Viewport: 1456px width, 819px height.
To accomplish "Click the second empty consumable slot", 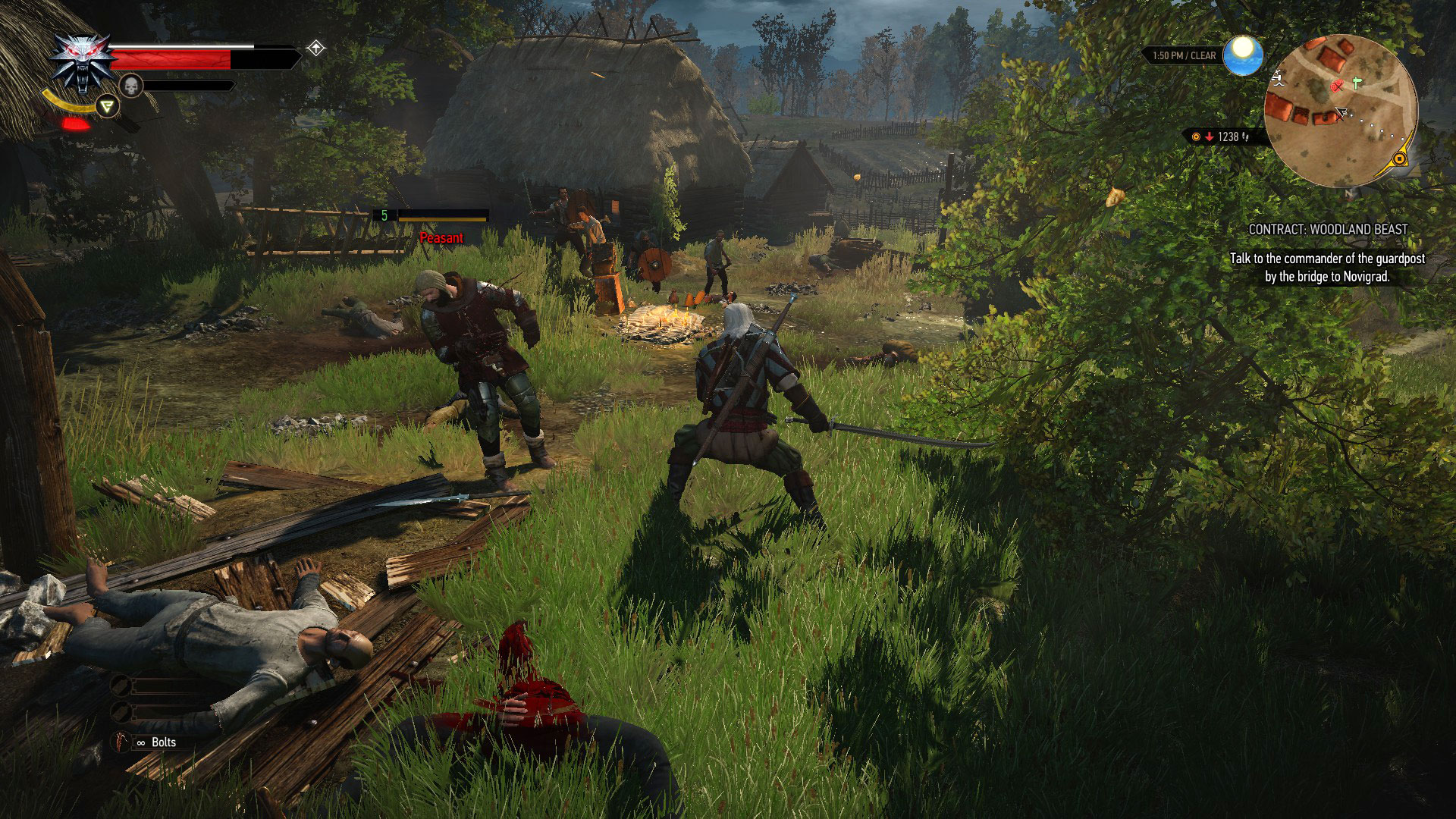I will point(121,713).
